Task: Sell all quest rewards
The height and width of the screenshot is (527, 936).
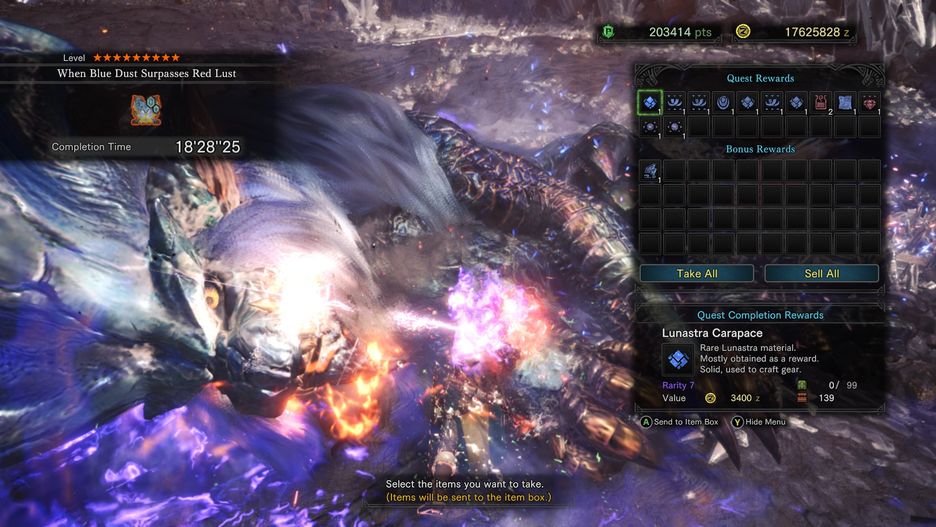Action: tap(821, 273)
